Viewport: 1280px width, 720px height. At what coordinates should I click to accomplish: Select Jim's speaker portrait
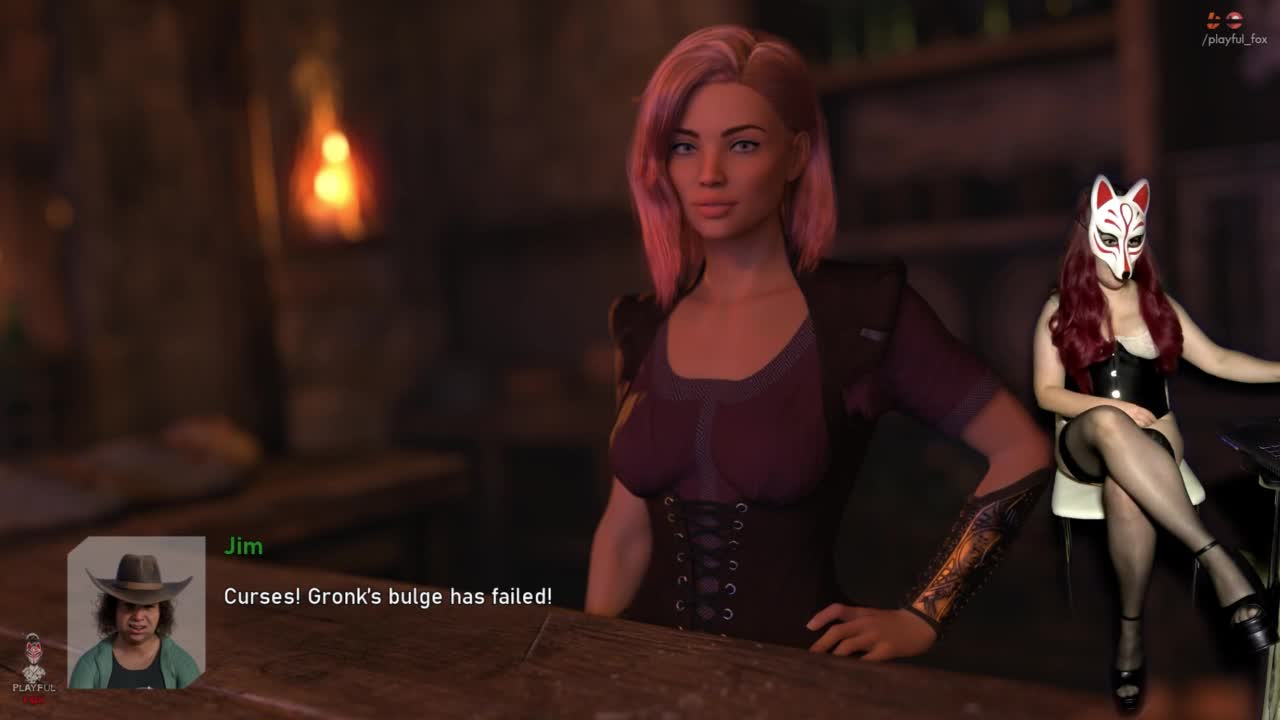(136, 612)
